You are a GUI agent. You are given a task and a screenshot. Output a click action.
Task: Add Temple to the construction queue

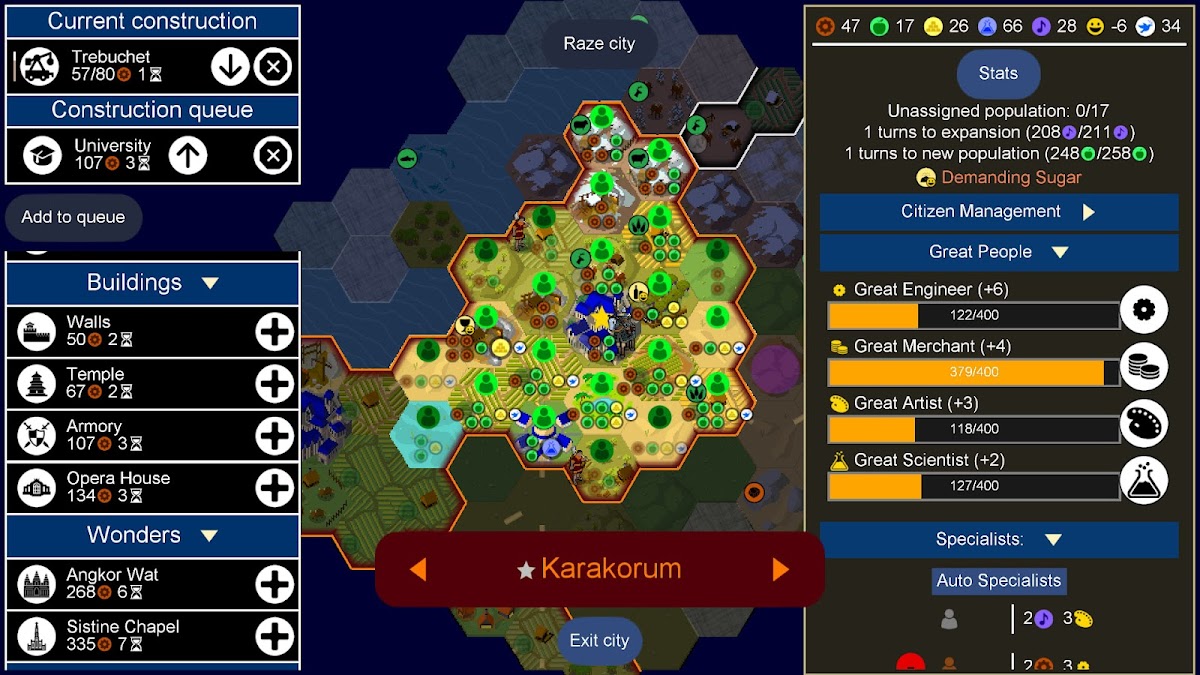(274, 383)
